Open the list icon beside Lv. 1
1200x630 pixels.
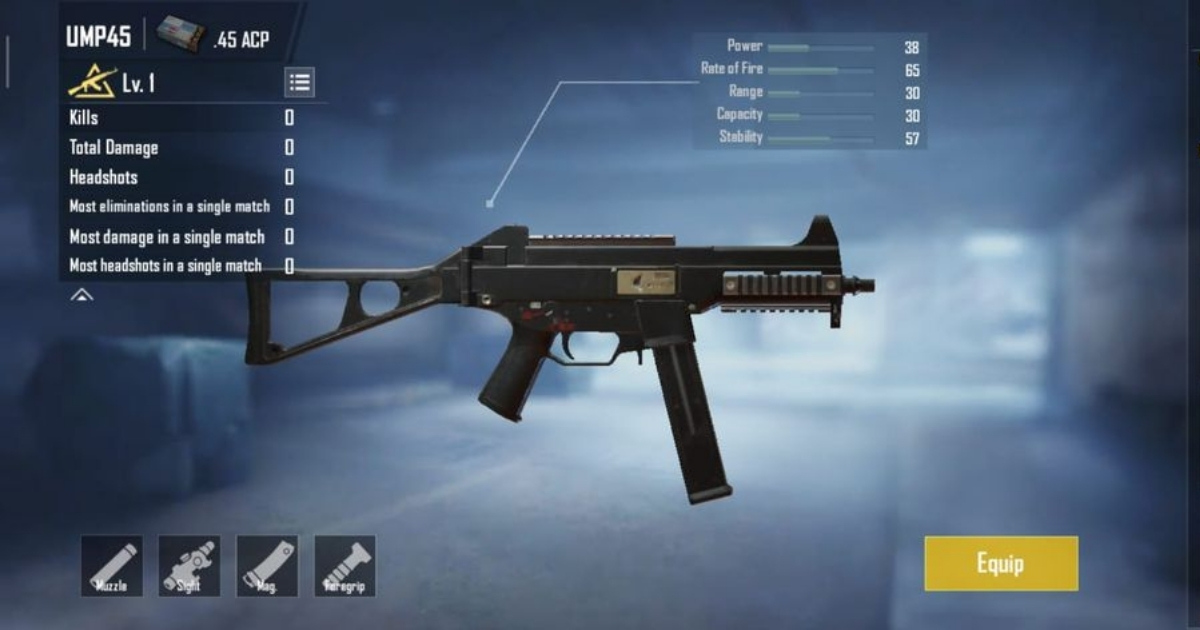(299, 82)
